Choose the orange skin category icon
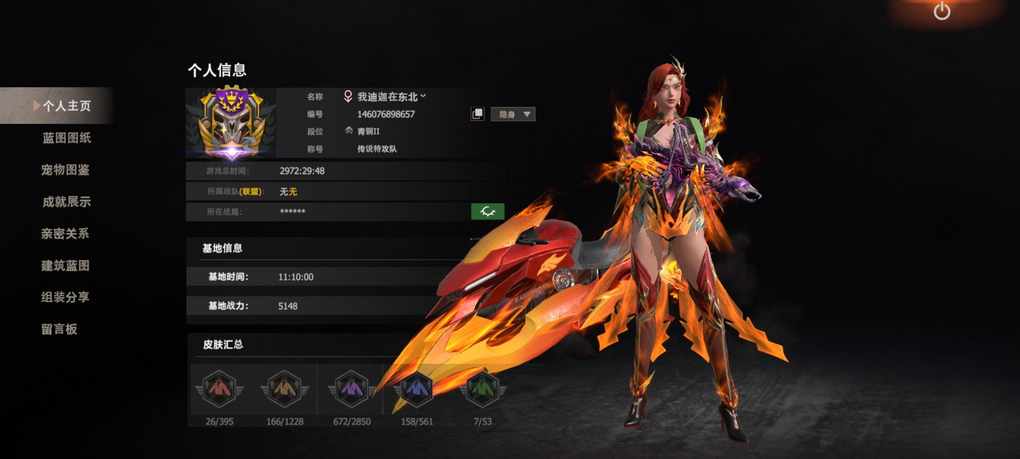 point(282,387)
